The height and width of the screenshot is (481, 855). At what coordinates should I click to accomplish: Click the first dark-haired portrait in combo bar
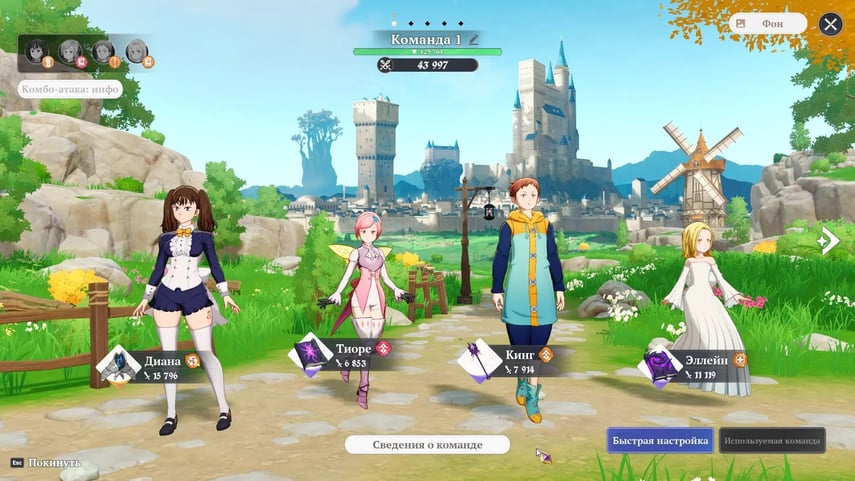[x=40, y=50]
